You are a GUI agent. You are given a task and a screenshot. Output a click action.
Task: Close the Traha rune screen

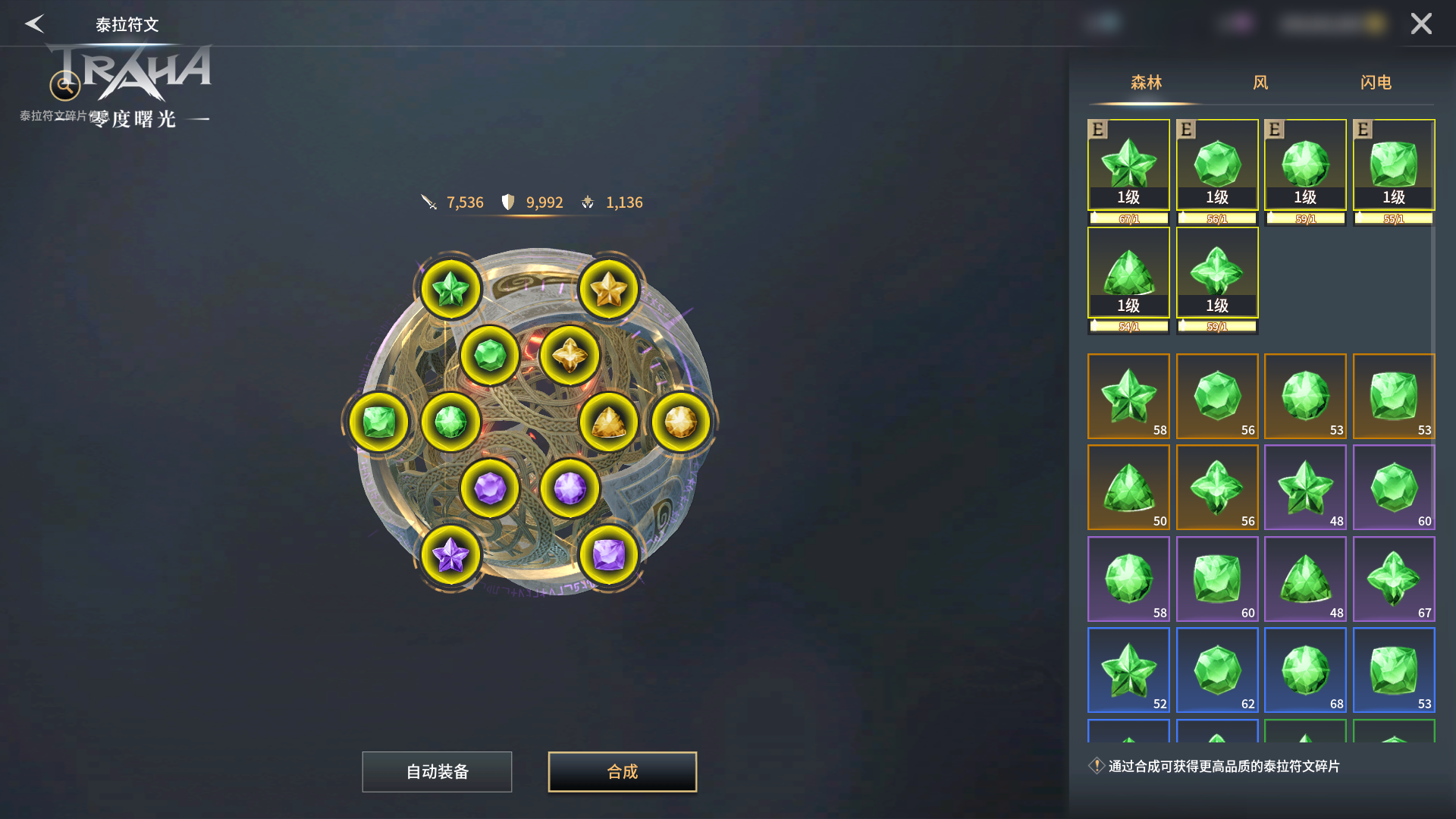(x=1421, y=24)
